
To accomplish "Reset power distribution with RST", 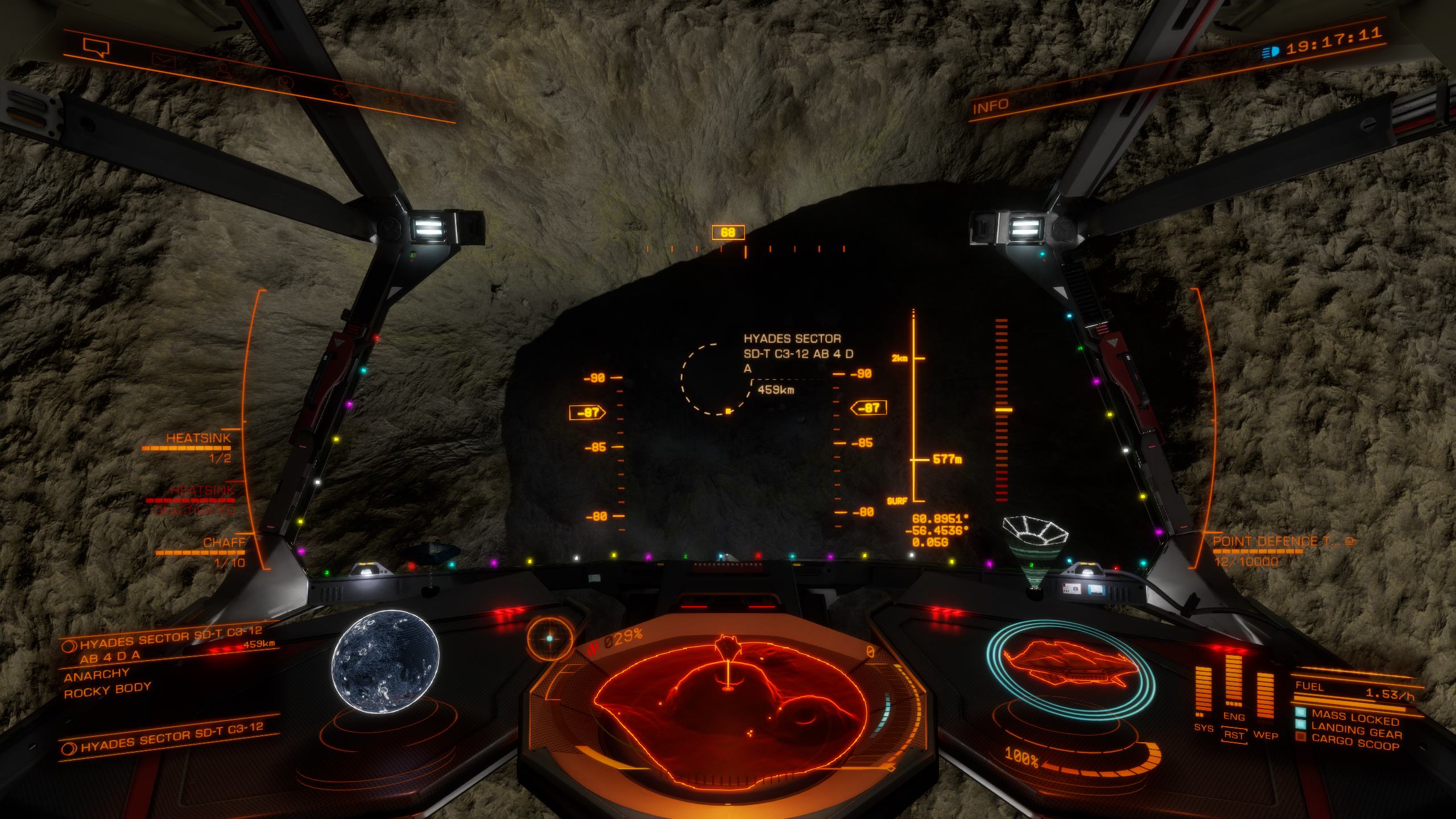I will [1234, 735].
